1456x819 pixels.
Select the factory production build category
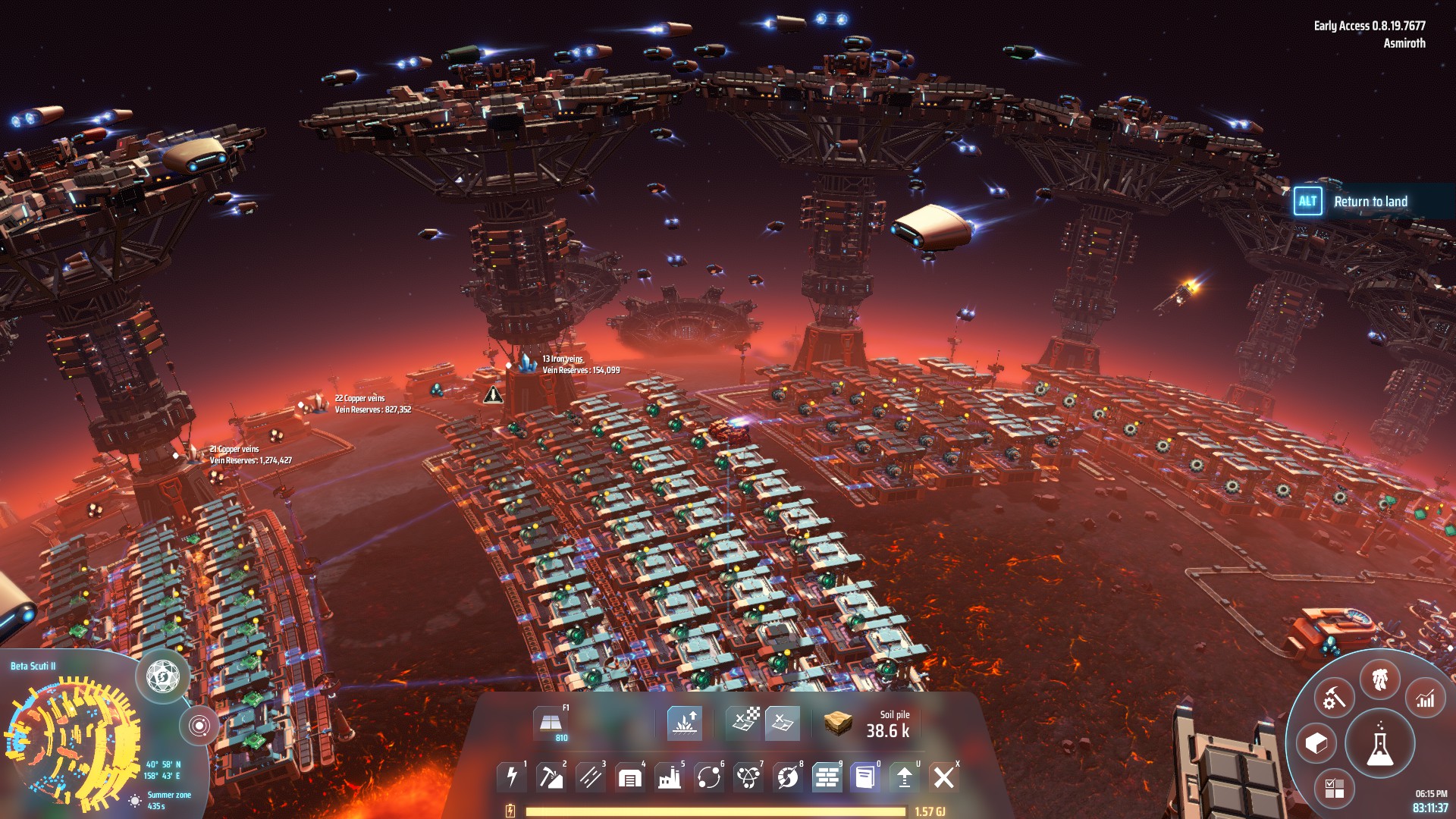click(x=670, y=777)
